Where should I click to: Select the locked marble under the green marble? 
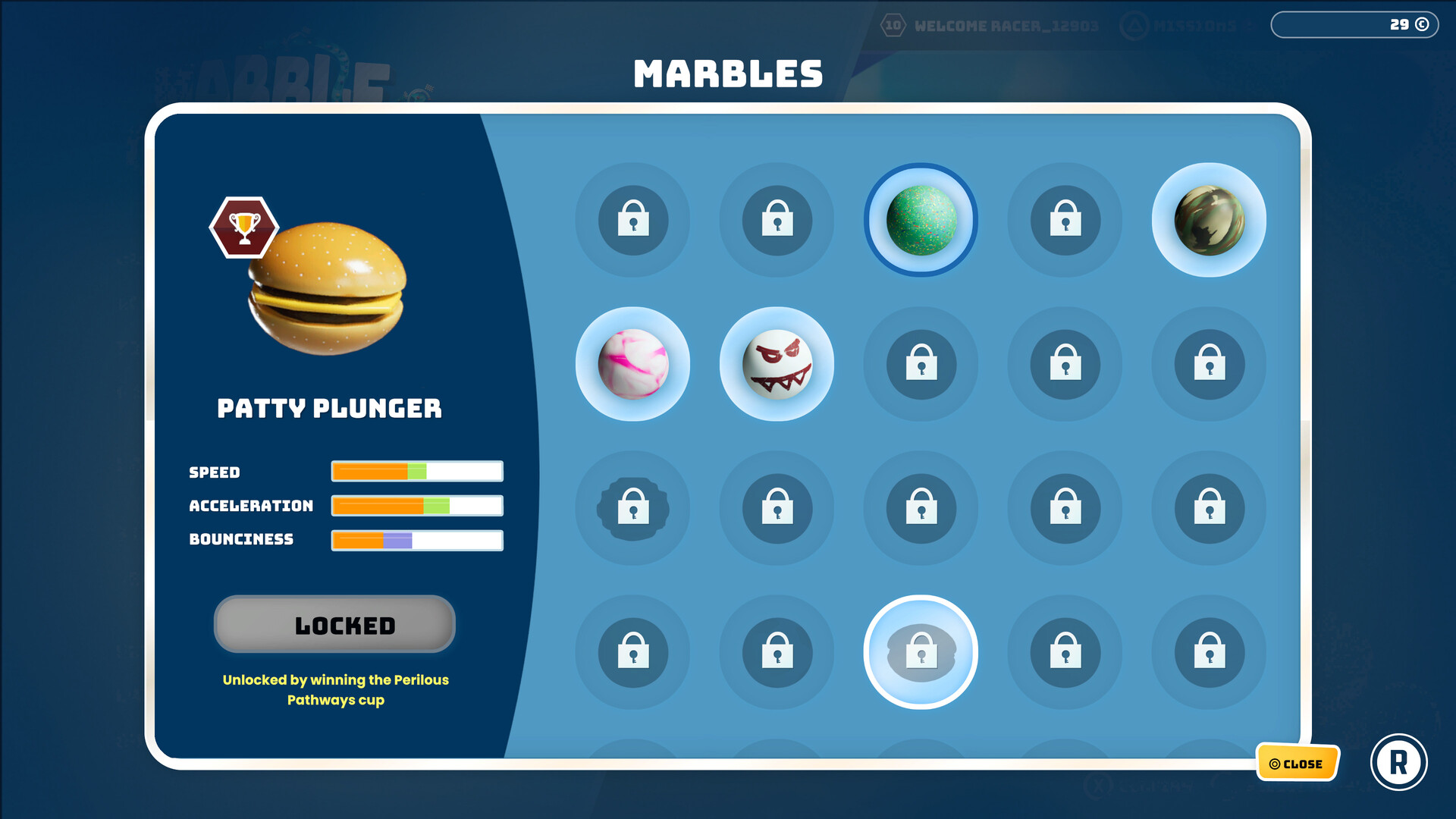coord(921,364)
